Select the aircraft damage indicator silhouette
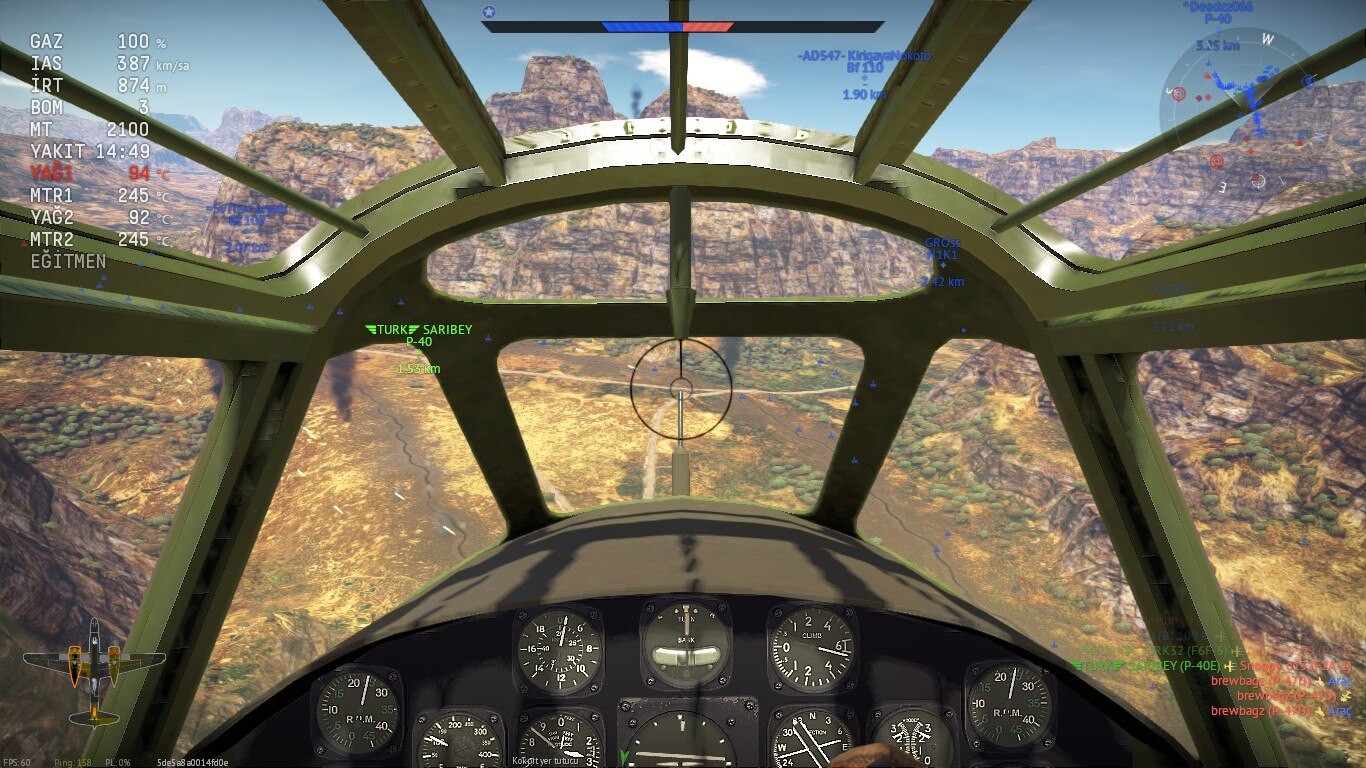This screenshot has width=1366, height=768. [94, 669]
